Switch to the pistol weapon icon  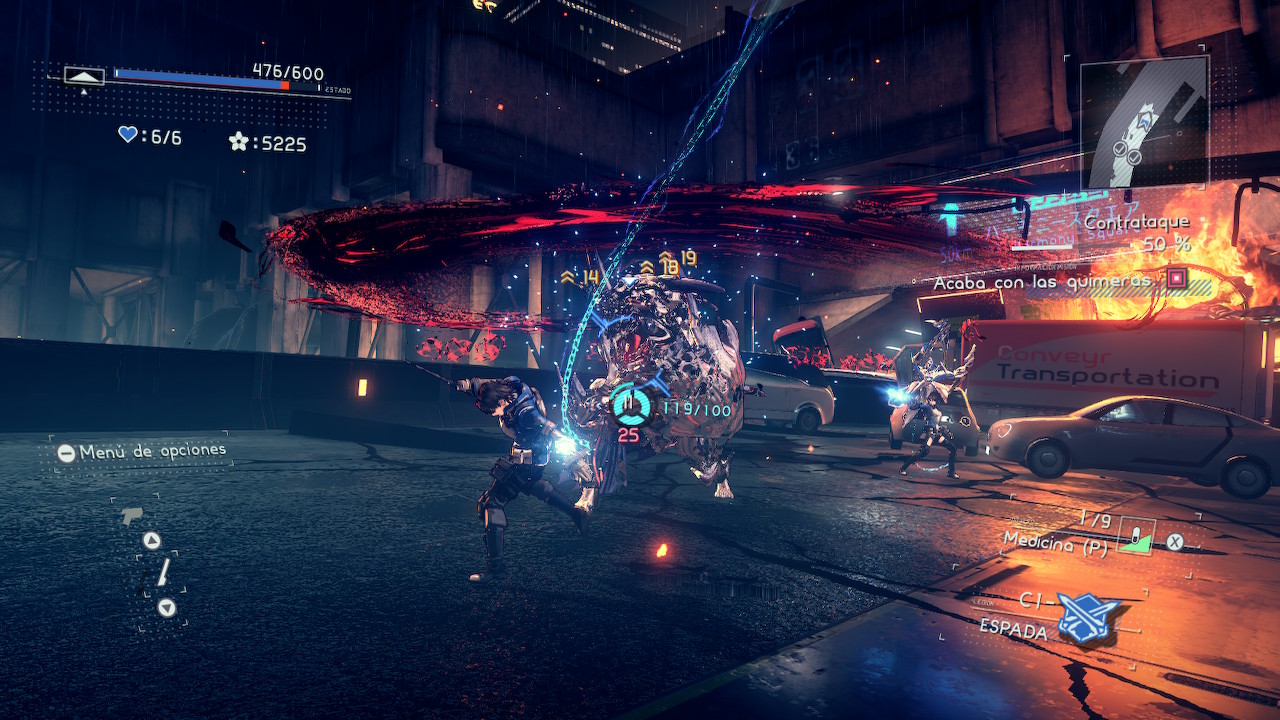point(131,516)
